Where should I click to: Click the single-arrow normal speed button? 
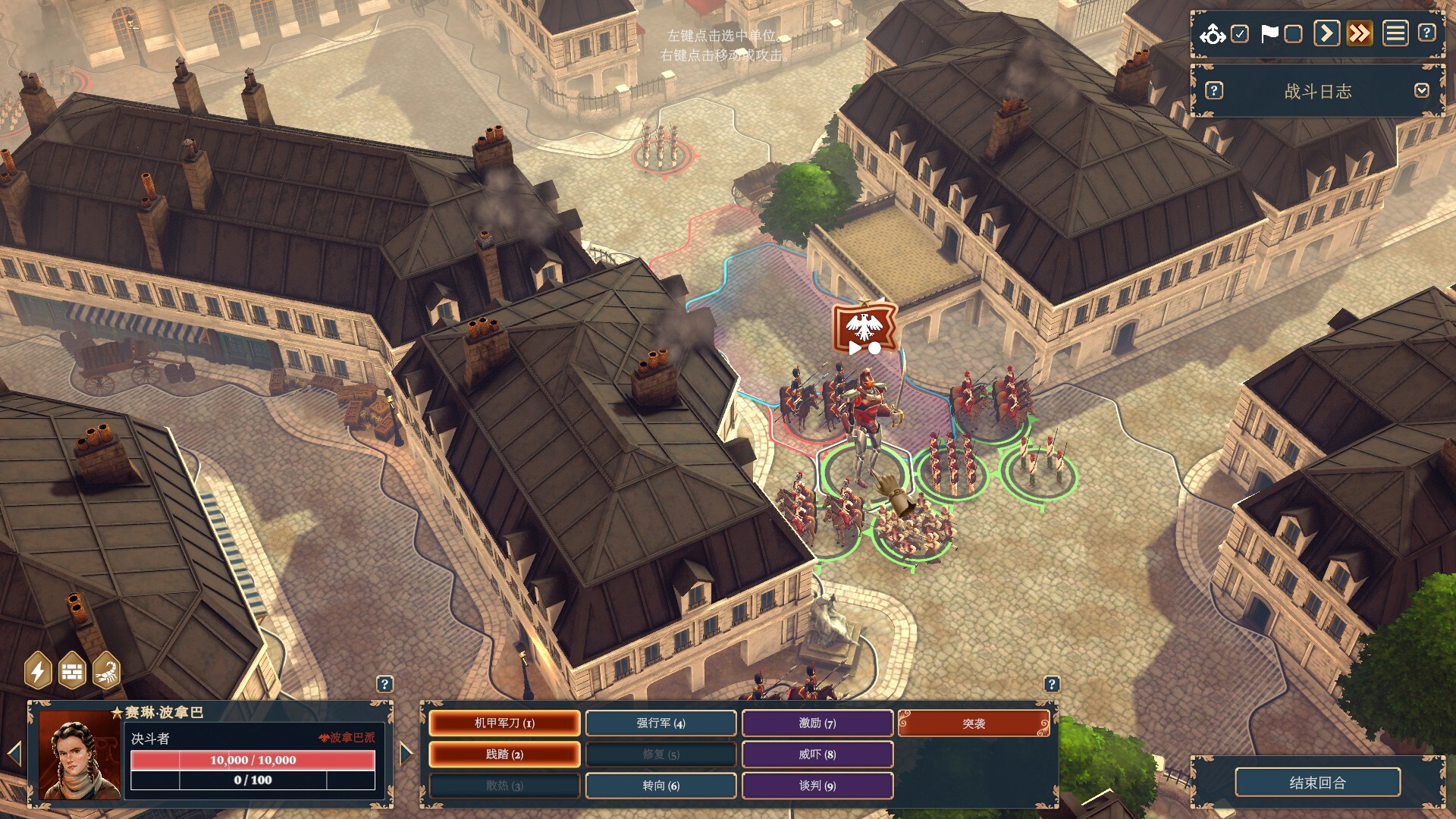point(1326,34)
